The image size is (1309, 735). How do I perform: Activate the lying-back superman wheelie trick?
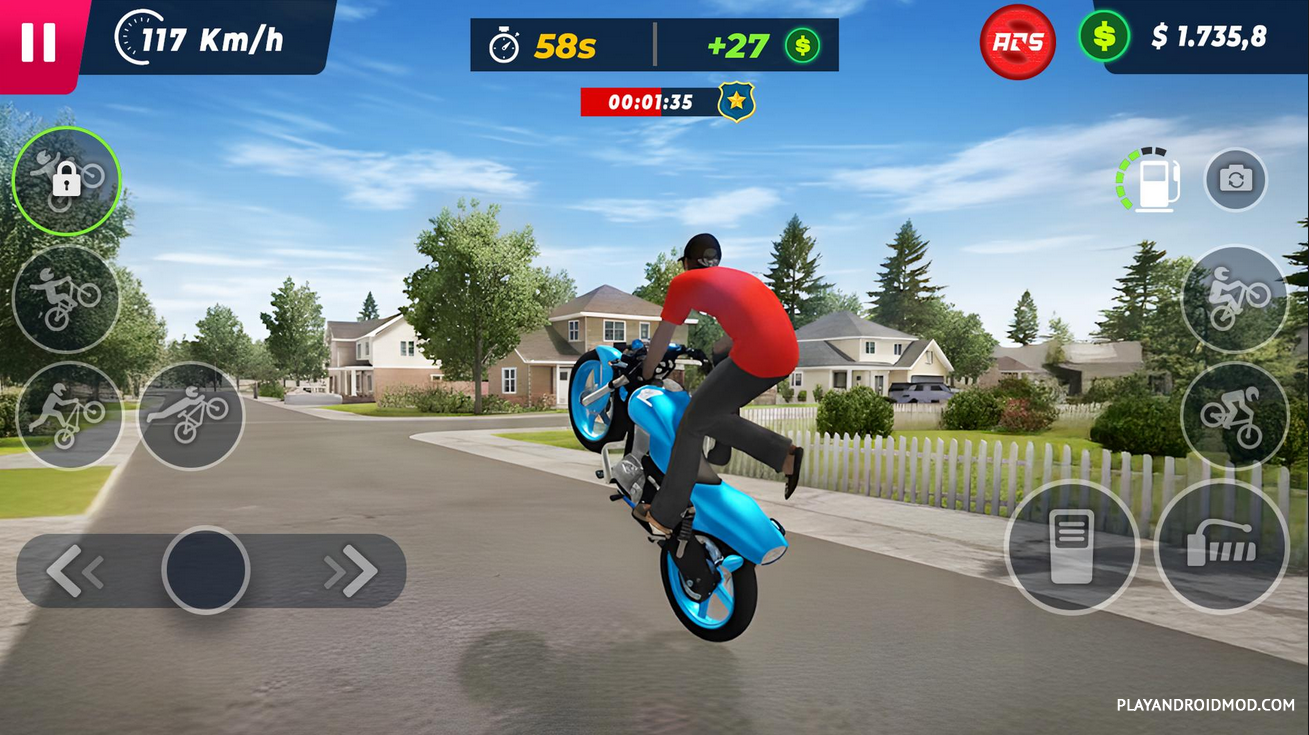pos(190,415)
